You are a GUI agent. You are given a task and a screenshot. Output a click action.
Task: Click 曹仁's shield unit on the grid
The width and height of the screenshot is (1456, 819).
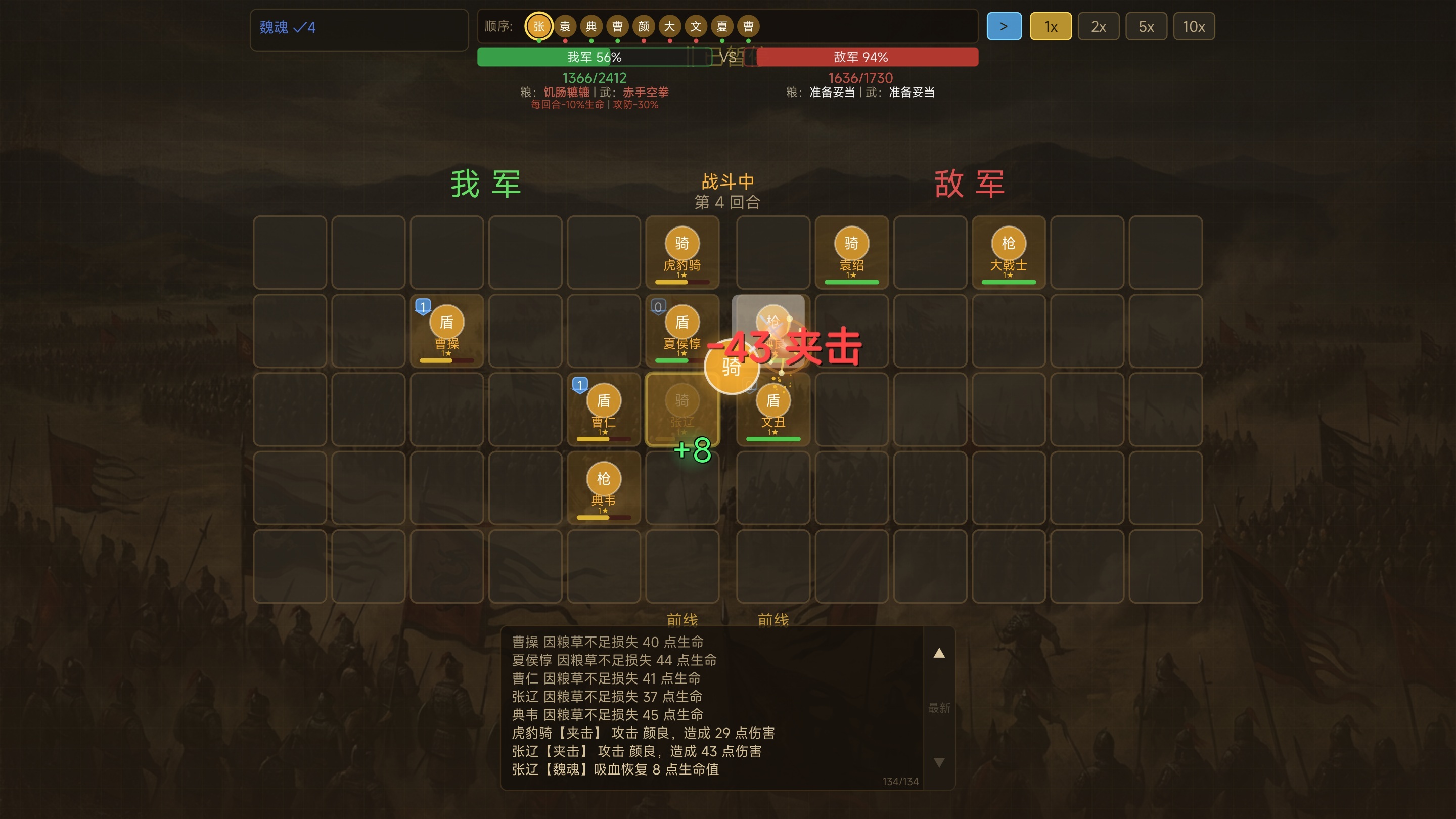pos(604,409)
